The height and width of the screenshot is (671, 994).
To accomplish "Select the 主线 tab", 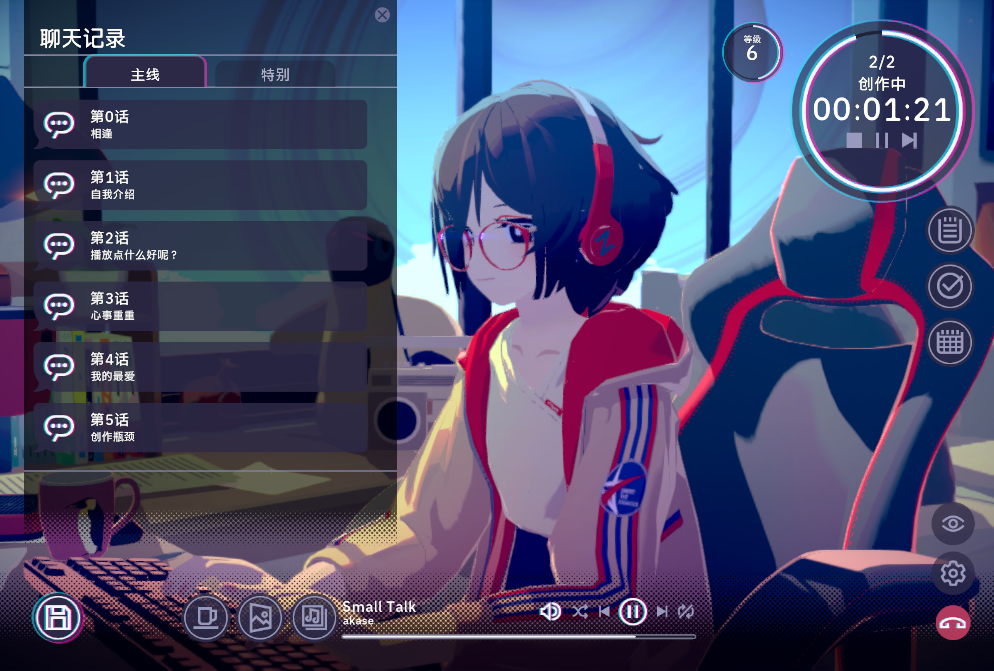I will 145,74.
